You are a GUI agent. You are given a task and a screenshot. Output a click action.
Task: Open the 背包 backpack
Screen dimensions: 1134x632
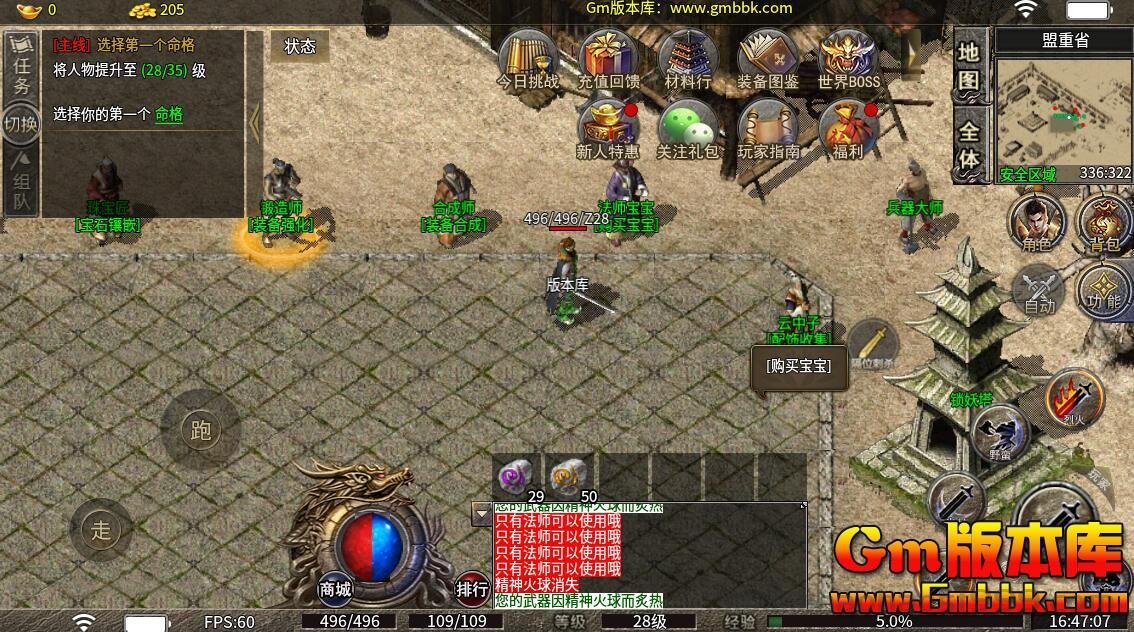point(1103,221)
